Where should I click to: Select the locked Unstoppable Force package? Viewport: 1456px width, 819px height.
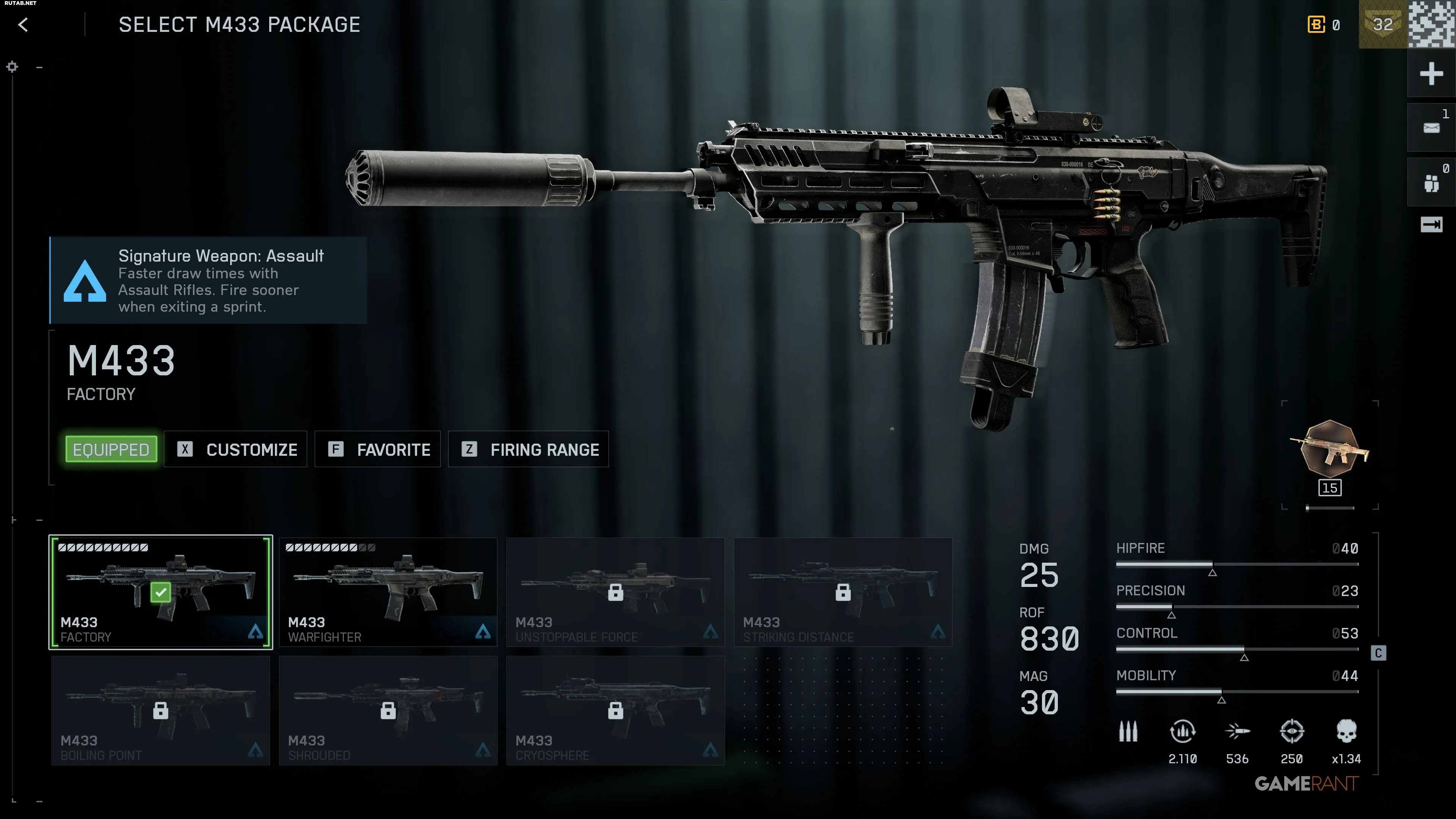(x=615, y=592)
